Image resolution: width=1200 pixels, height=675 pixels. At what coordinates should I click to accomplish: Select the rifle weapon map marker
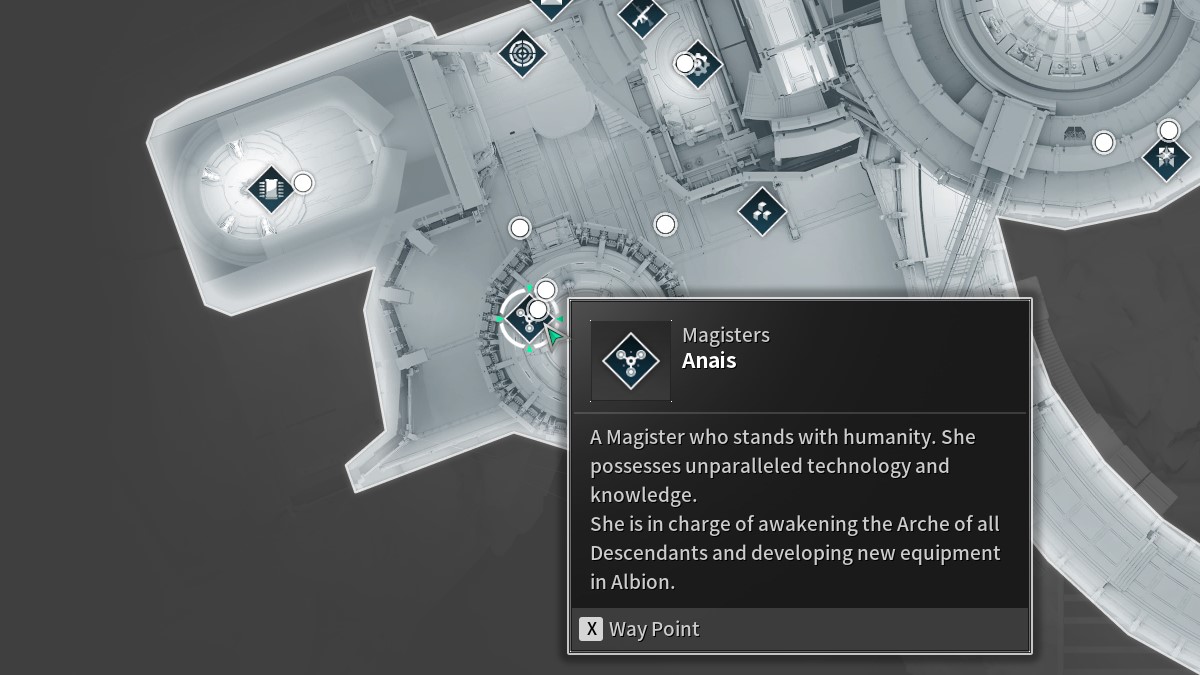(642, 14)
